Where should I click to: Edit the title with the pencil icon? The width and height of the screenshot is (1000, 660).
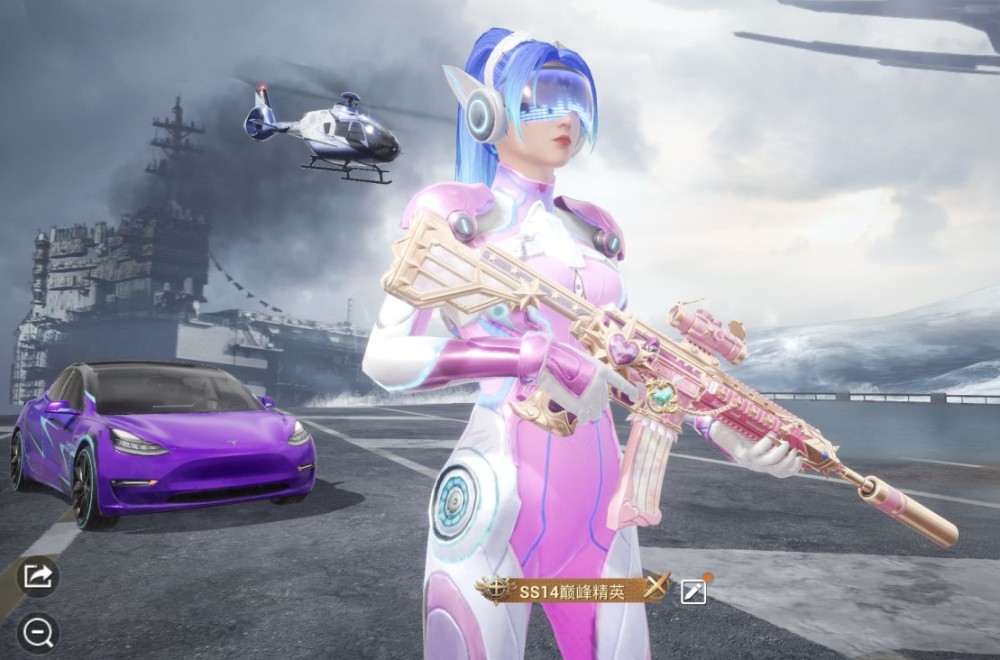click(x=693, y=591)
